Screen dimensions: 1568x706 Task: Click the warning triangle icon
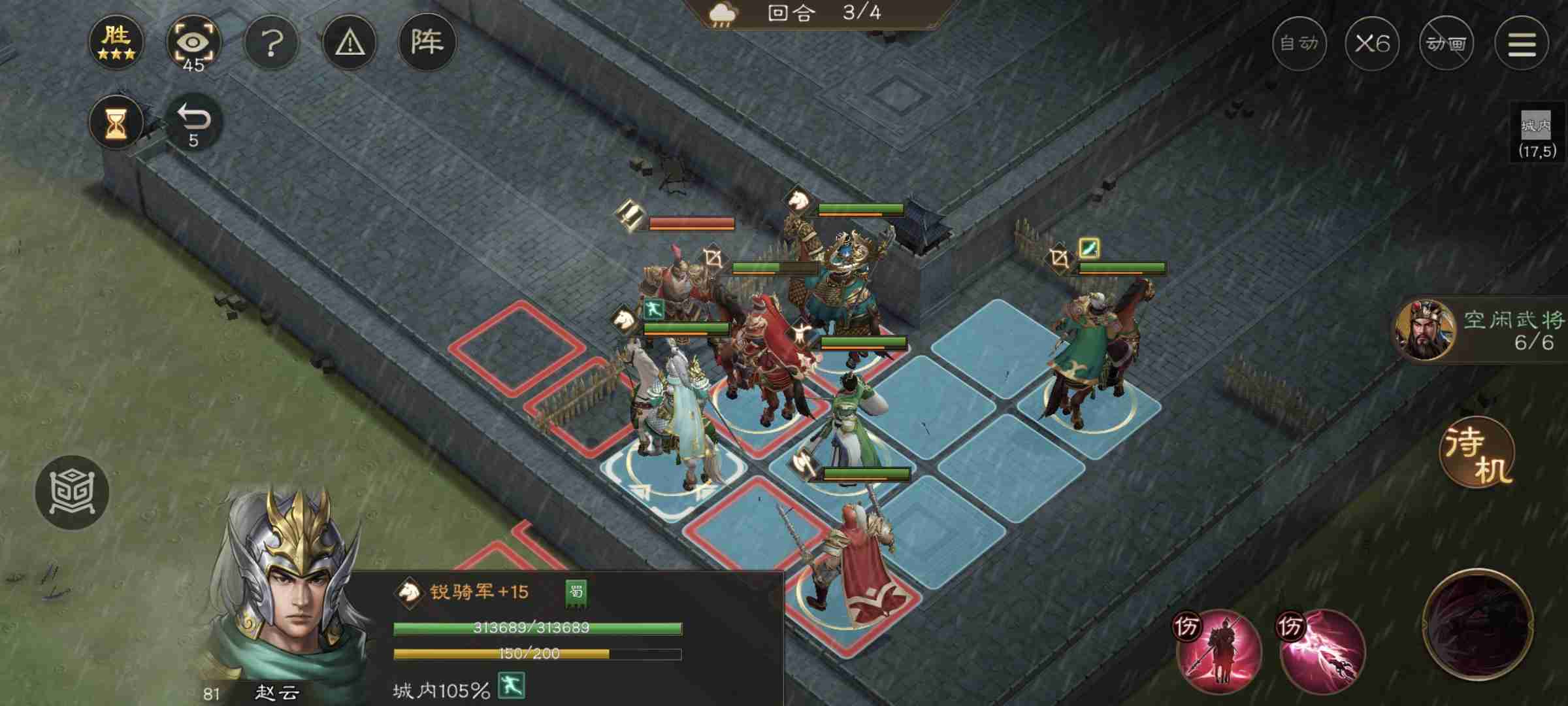[x=349, y=42]
